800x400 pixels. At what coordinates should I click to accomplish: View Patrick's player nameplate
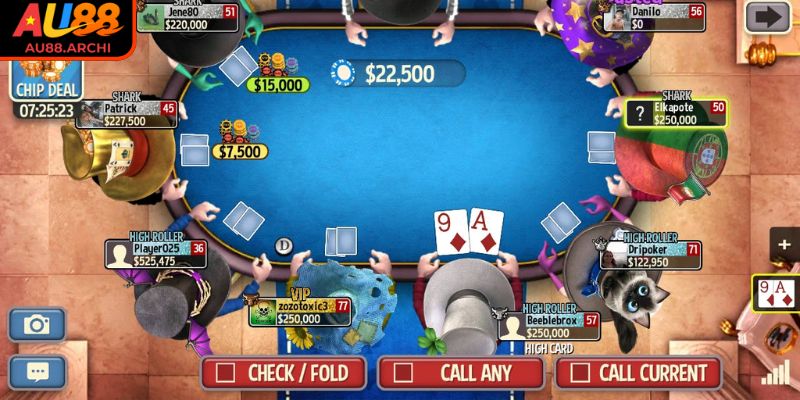(x=126, y=114)
